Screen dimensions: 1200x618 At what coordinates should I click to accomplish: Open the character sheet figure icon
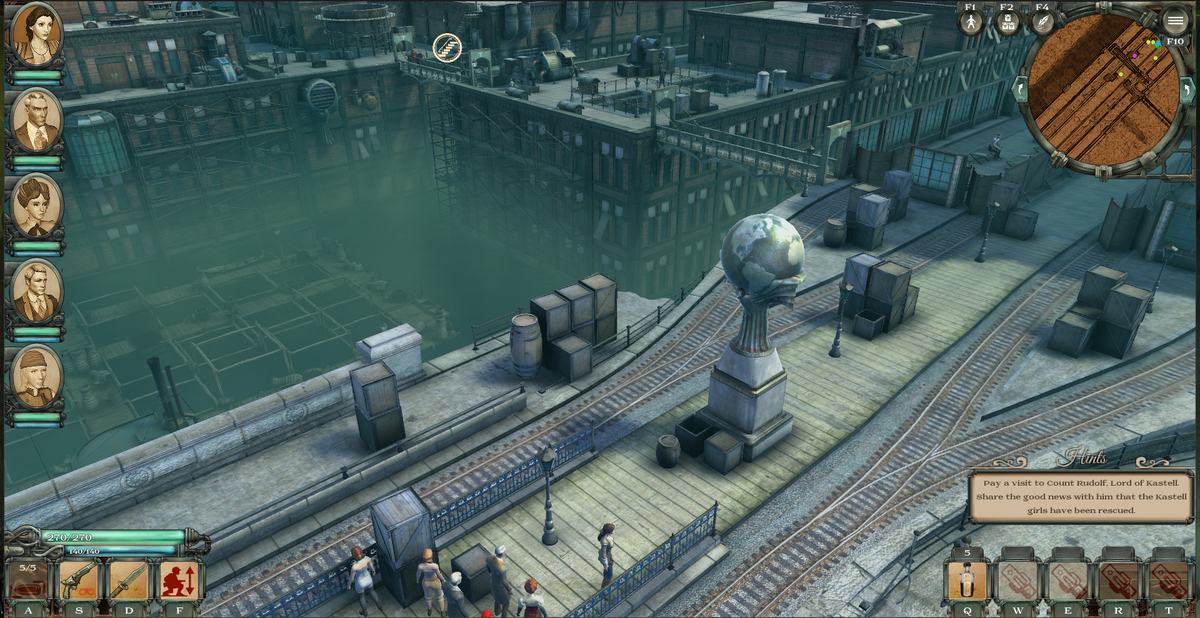point(970,22)
